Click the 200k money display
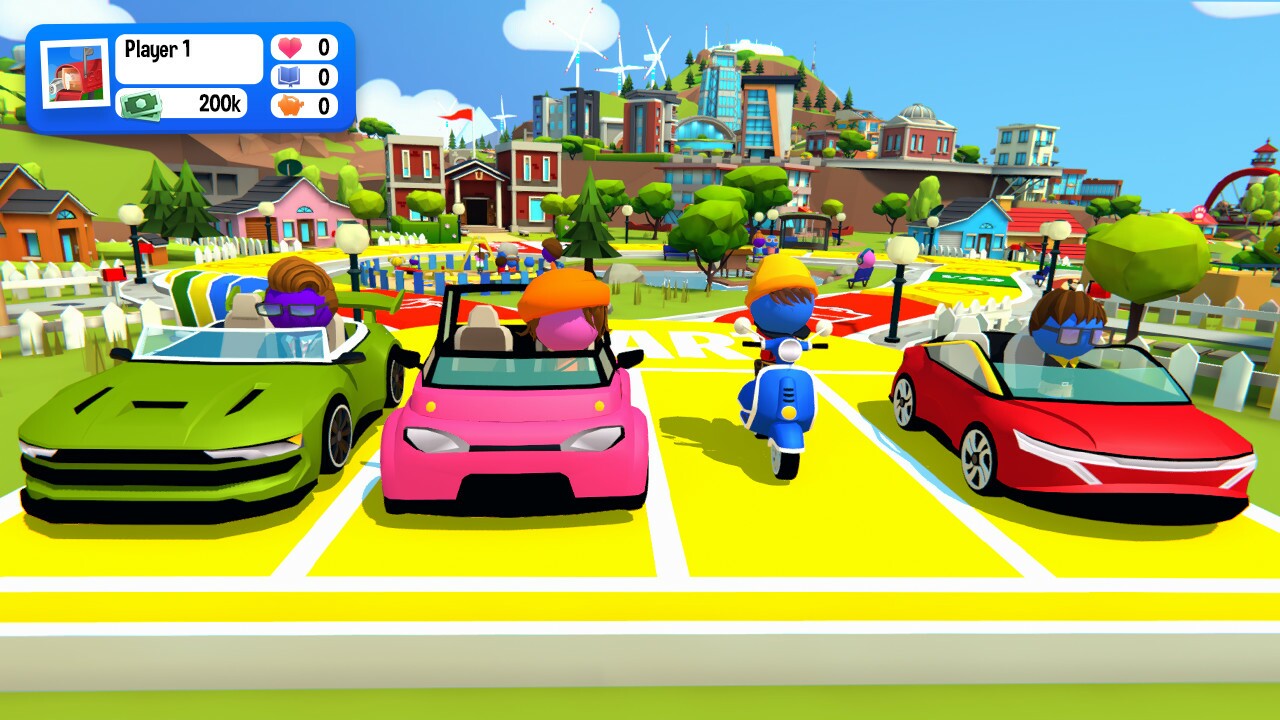The image size is (1280, 720). (x=213, y=104)
